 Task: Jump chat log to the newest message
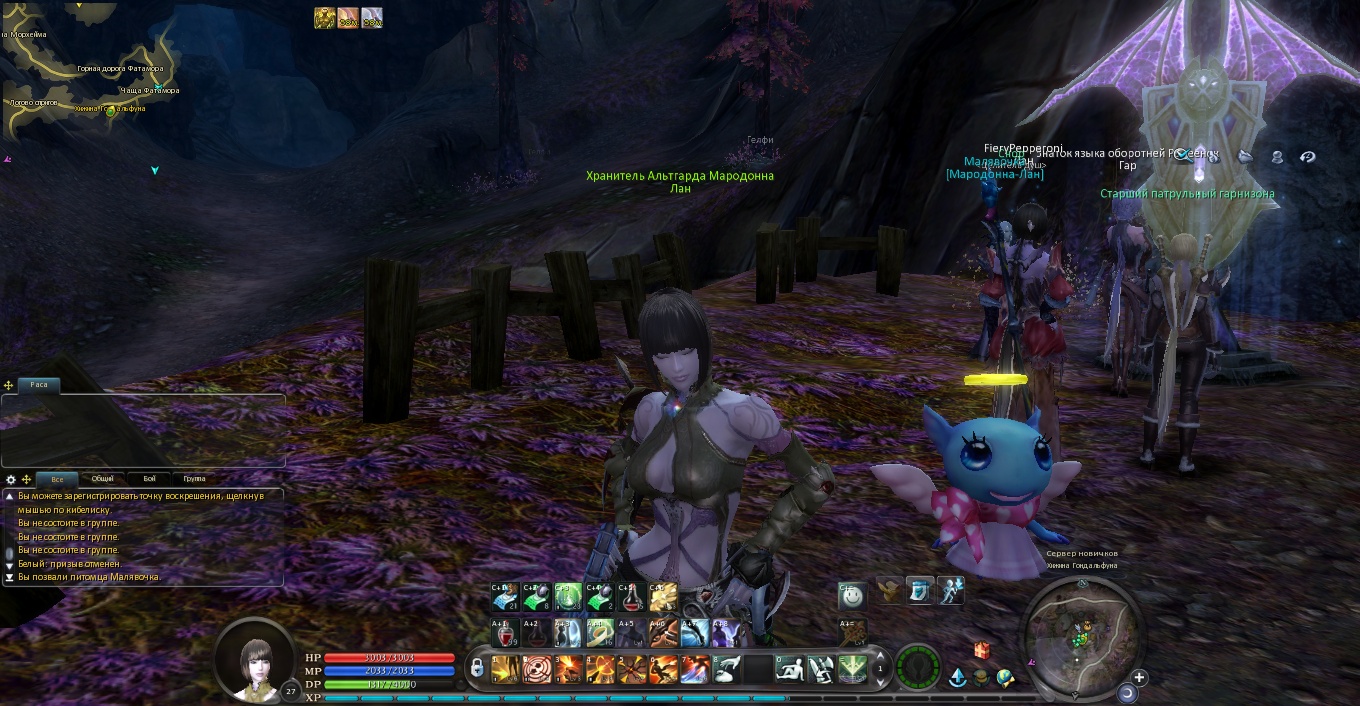pyautogui.click(x=10, y=577)
